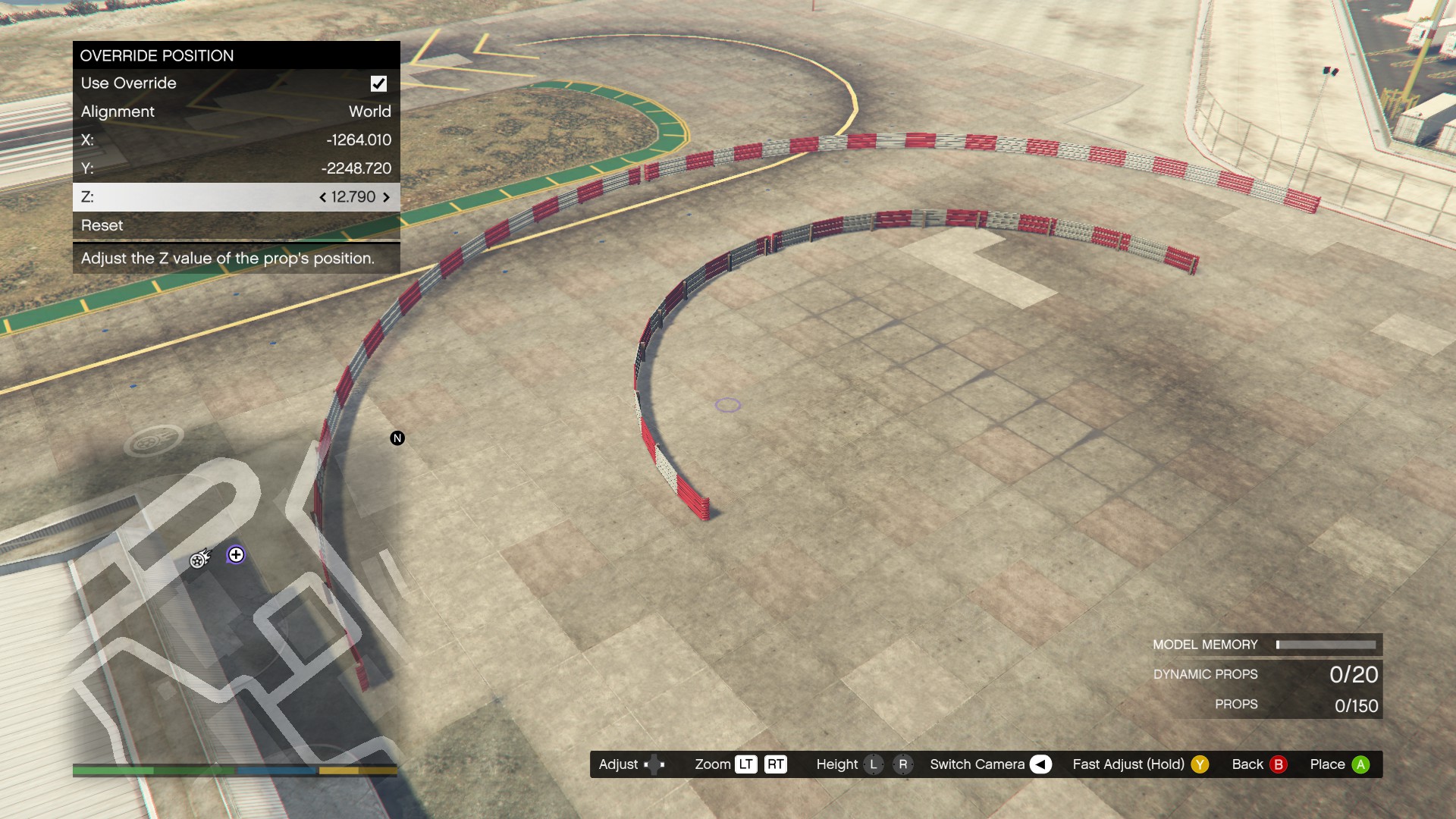Reset the override position
Image resolution: width=1456 pixels, height=819 pixels.
coord(236,225)
